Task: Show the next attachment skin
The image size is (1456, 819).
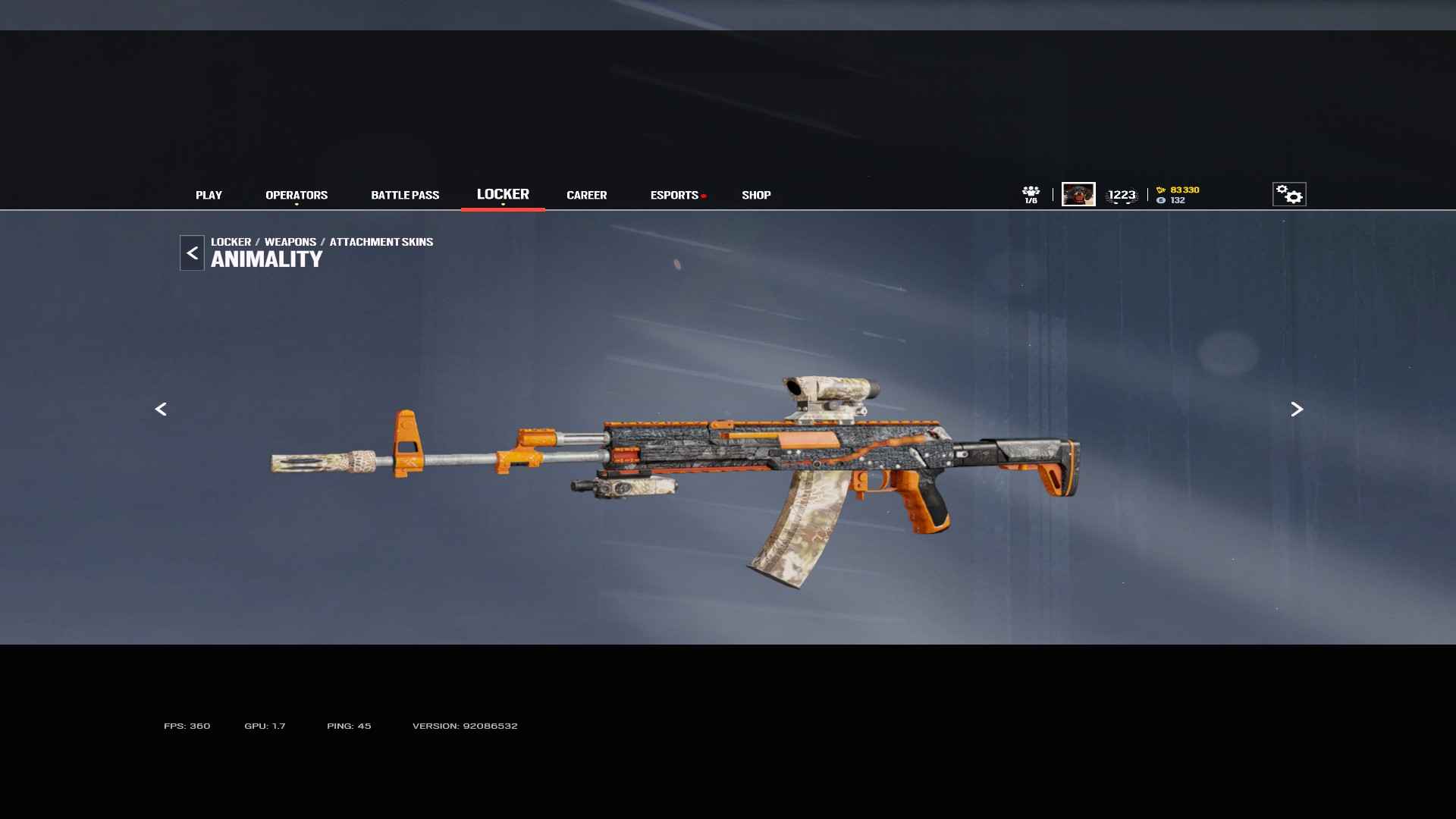Action: [x=1297, y=409]
